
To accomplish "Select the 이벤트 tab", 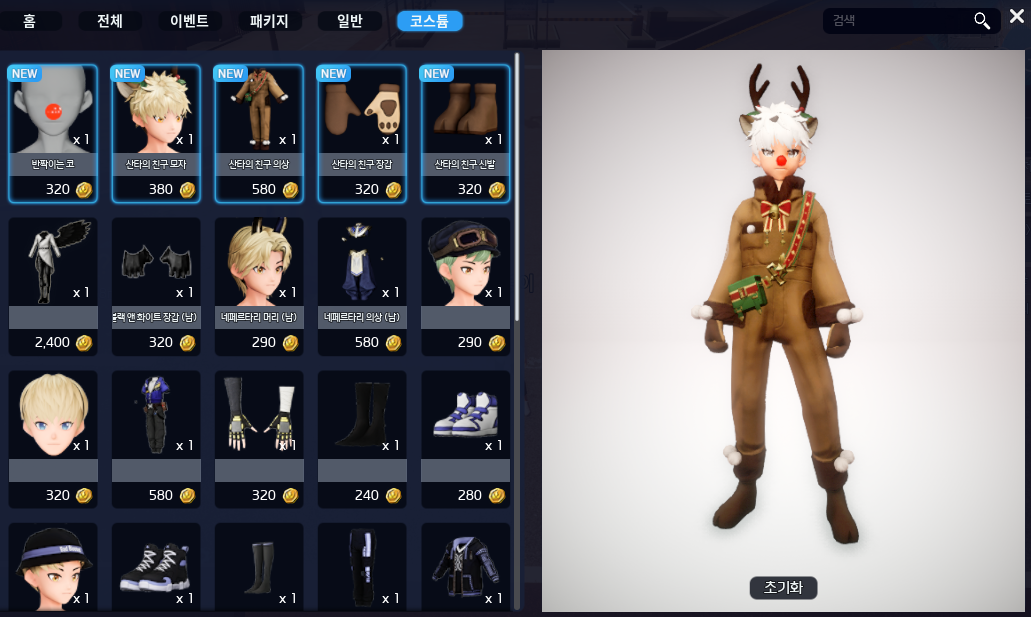I will 187,21.
